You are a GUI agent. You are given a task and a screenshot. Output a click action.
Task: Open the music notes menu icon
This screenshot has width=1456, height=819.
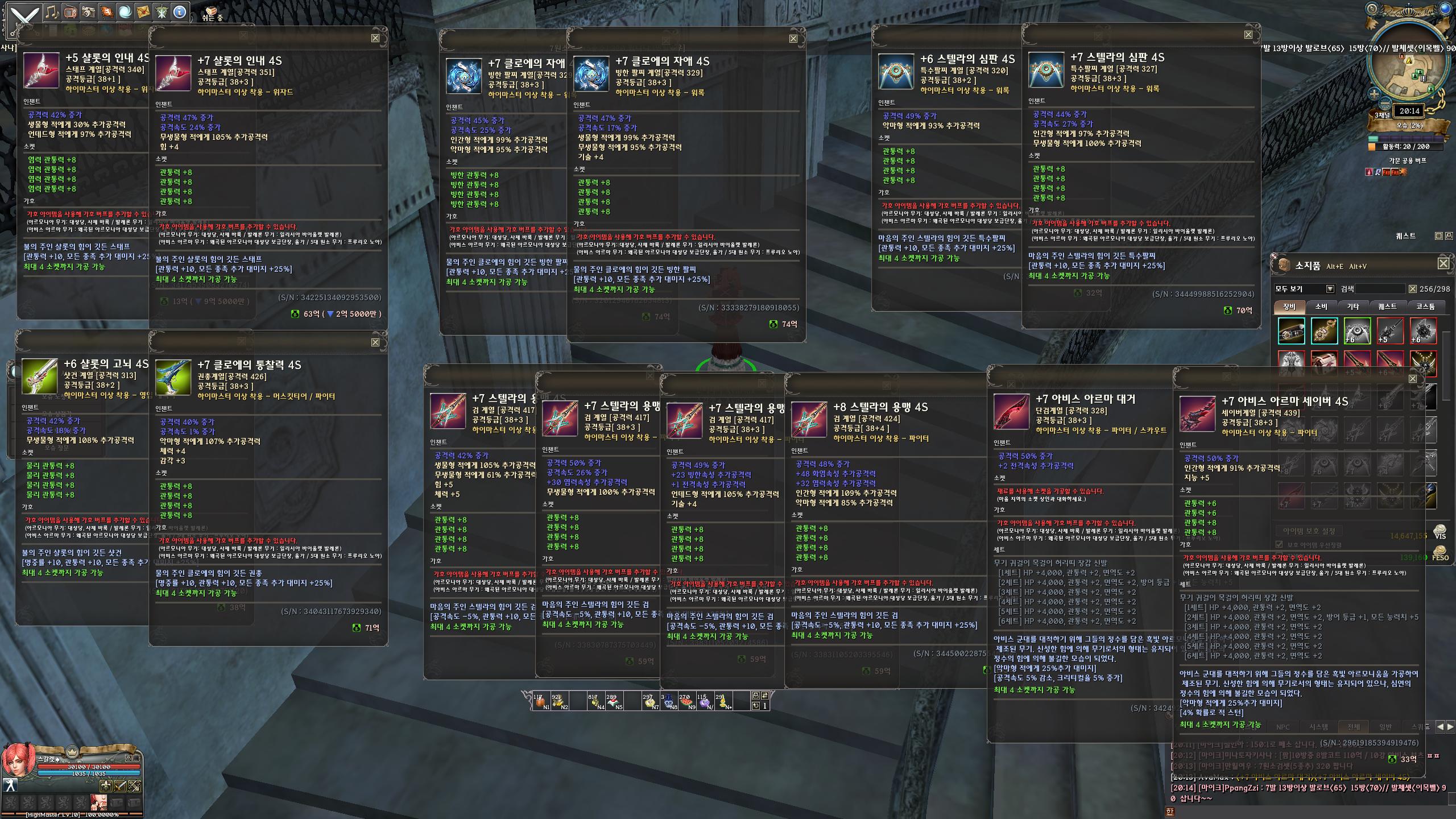coord(52,12)
